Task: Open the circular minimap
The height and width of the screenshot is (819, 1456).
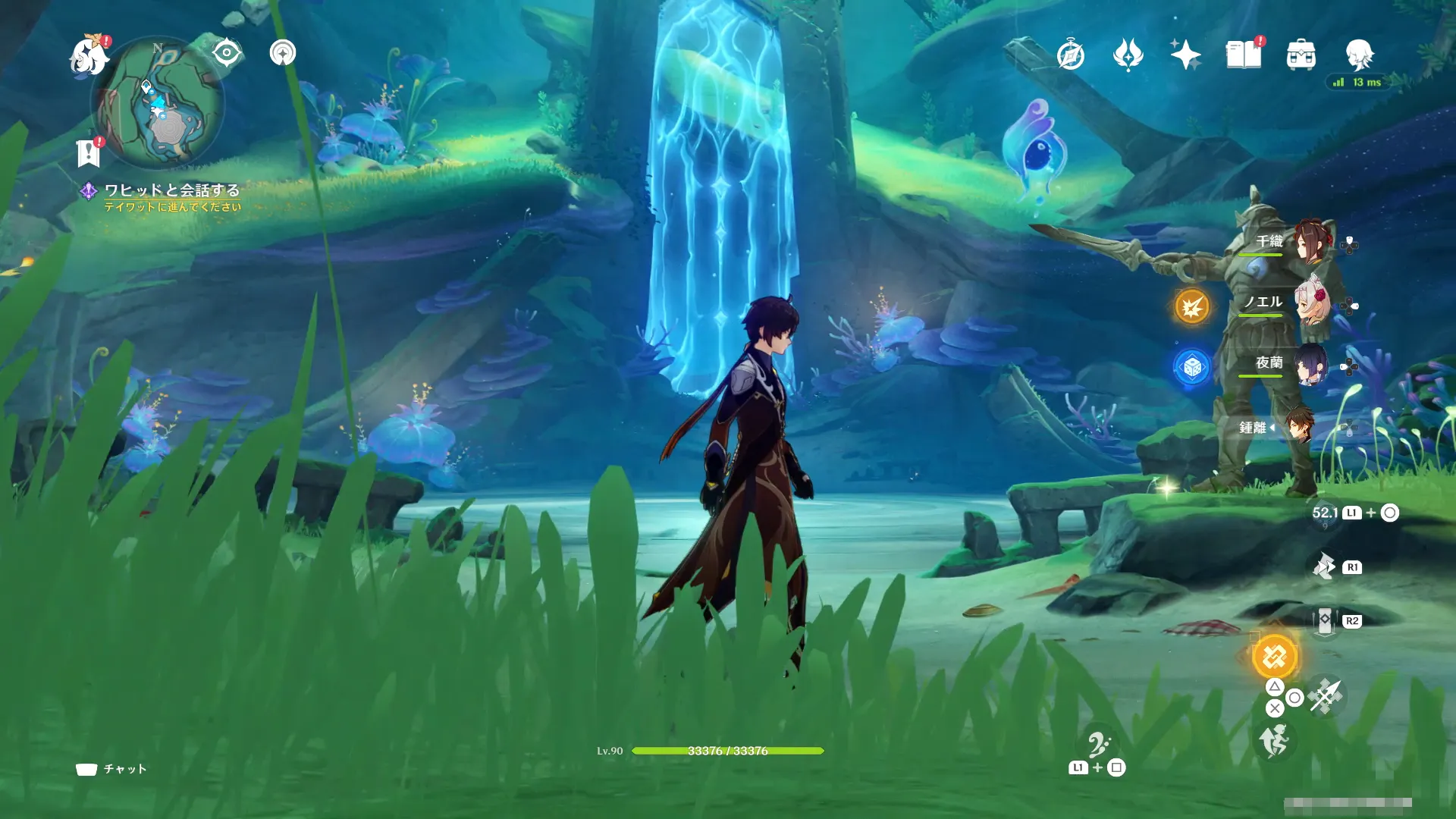Action: click(x=157, y=102)
